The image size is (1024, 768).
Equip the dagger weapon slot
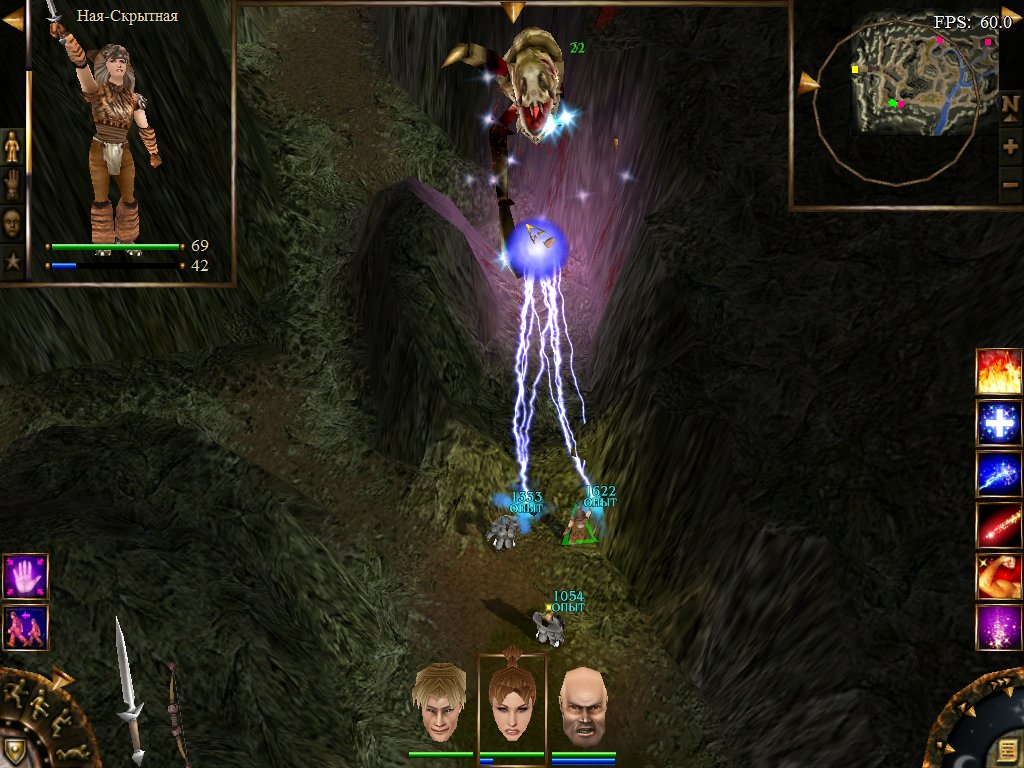coord(128,690)
